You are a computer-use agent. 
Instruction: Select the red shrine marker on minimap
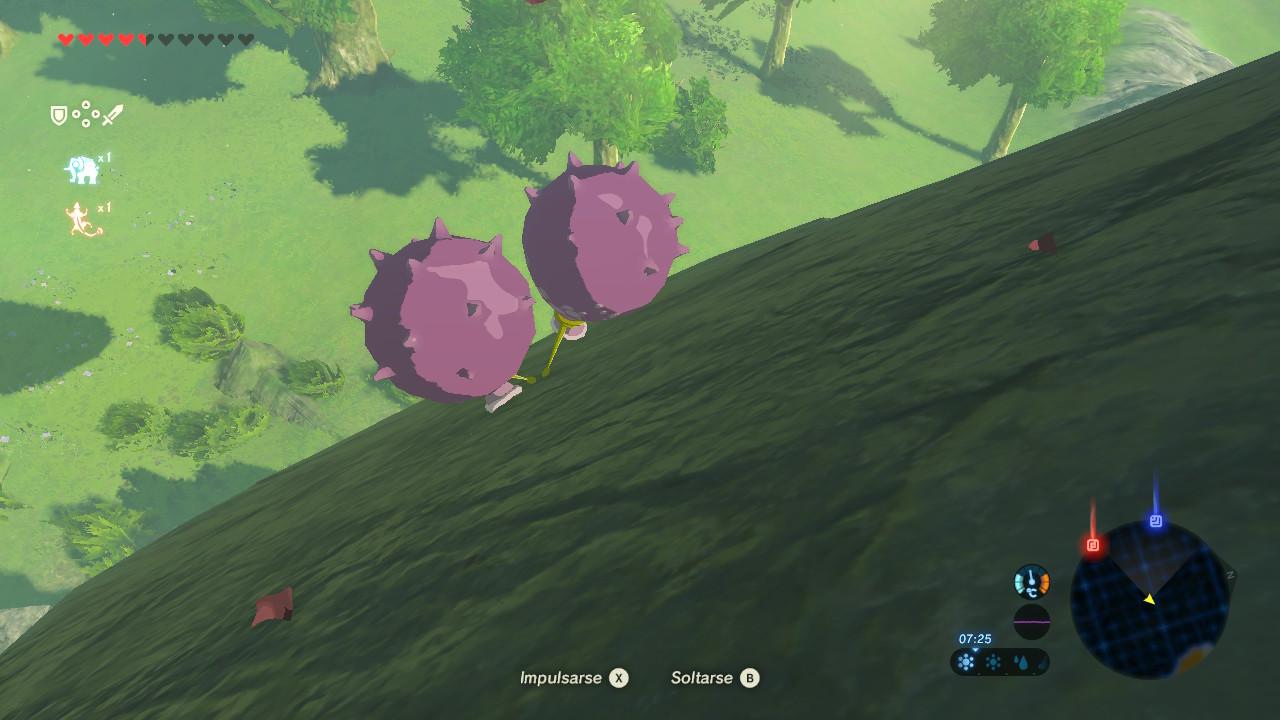[1093, 545]
